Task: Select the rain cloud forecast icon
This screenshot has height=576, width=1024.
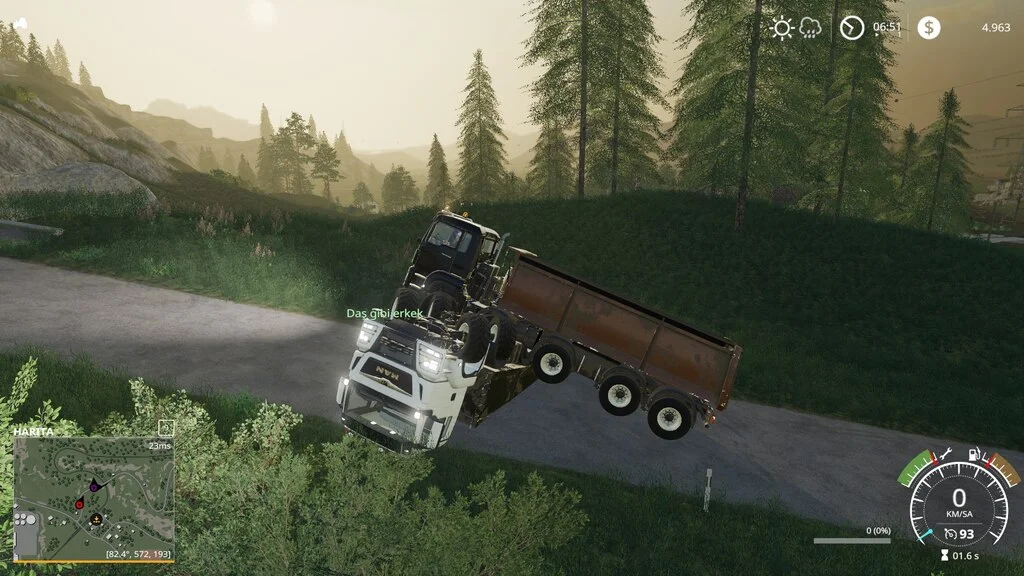Action: pyautogui.click(x=810, y=28)
